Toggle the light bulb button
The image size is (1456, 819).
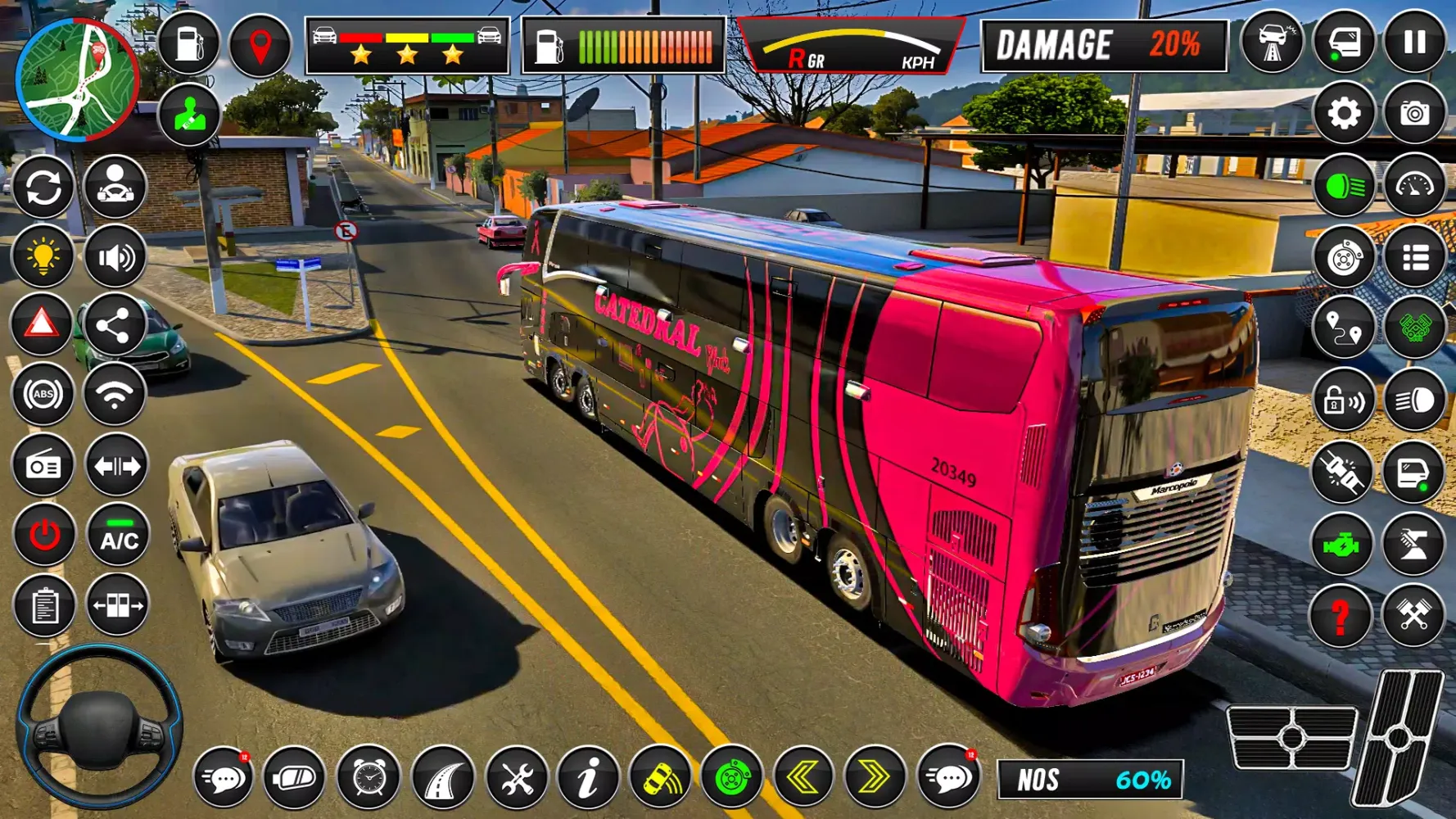(x=43, y=257)
